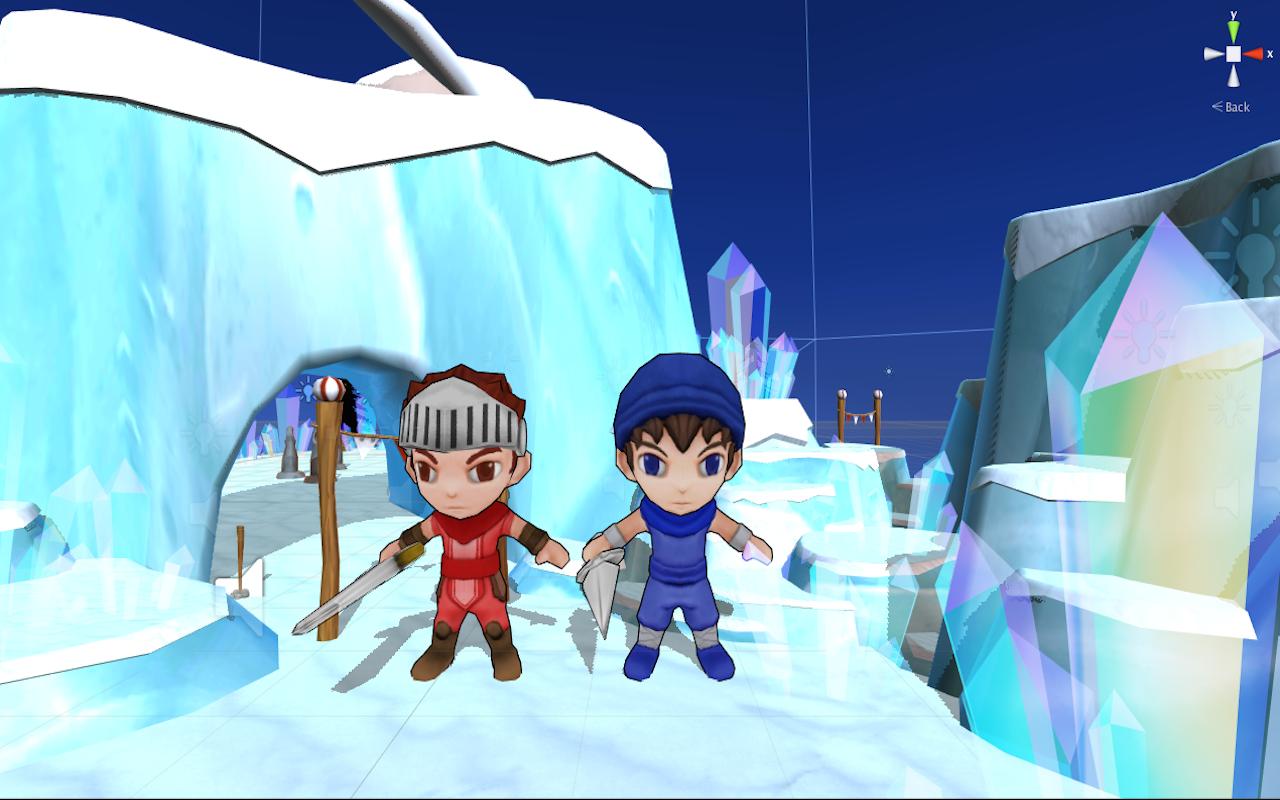Click the hammer stuck in the snow
1280x800 pixels.
pos(238,593)
